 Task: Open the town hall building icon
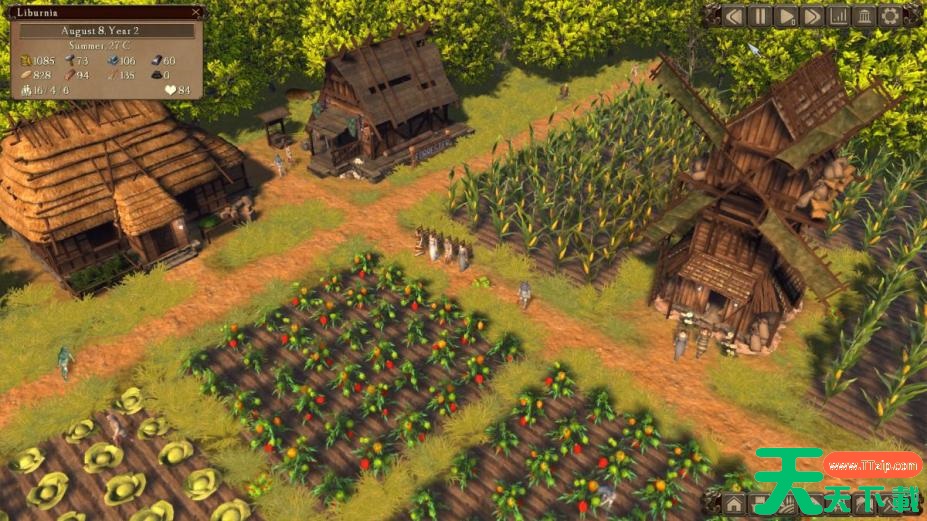pos(863,16)
